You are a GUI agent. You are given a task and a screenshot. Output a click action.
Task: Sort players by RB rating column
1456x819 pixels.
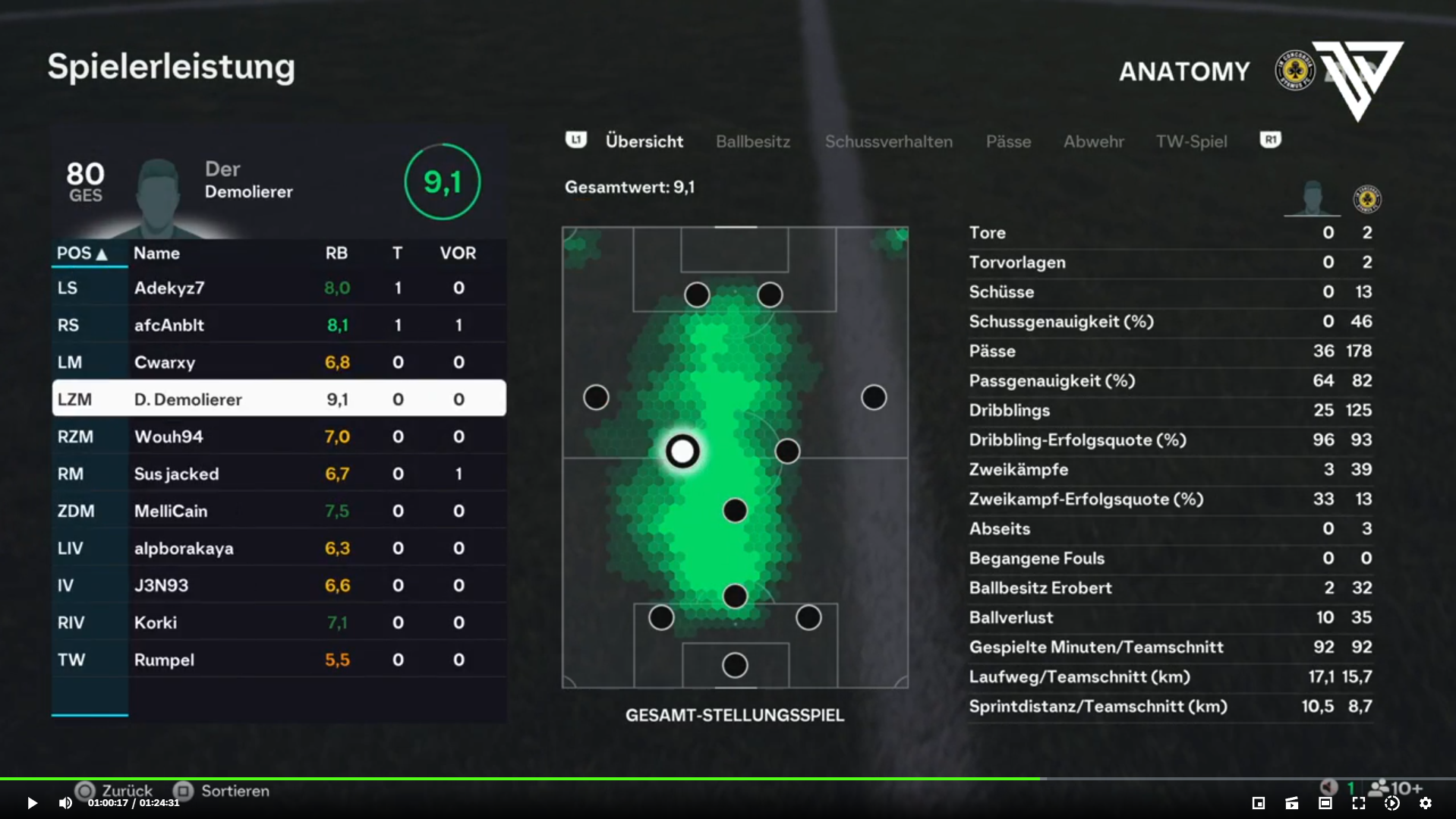336,254
